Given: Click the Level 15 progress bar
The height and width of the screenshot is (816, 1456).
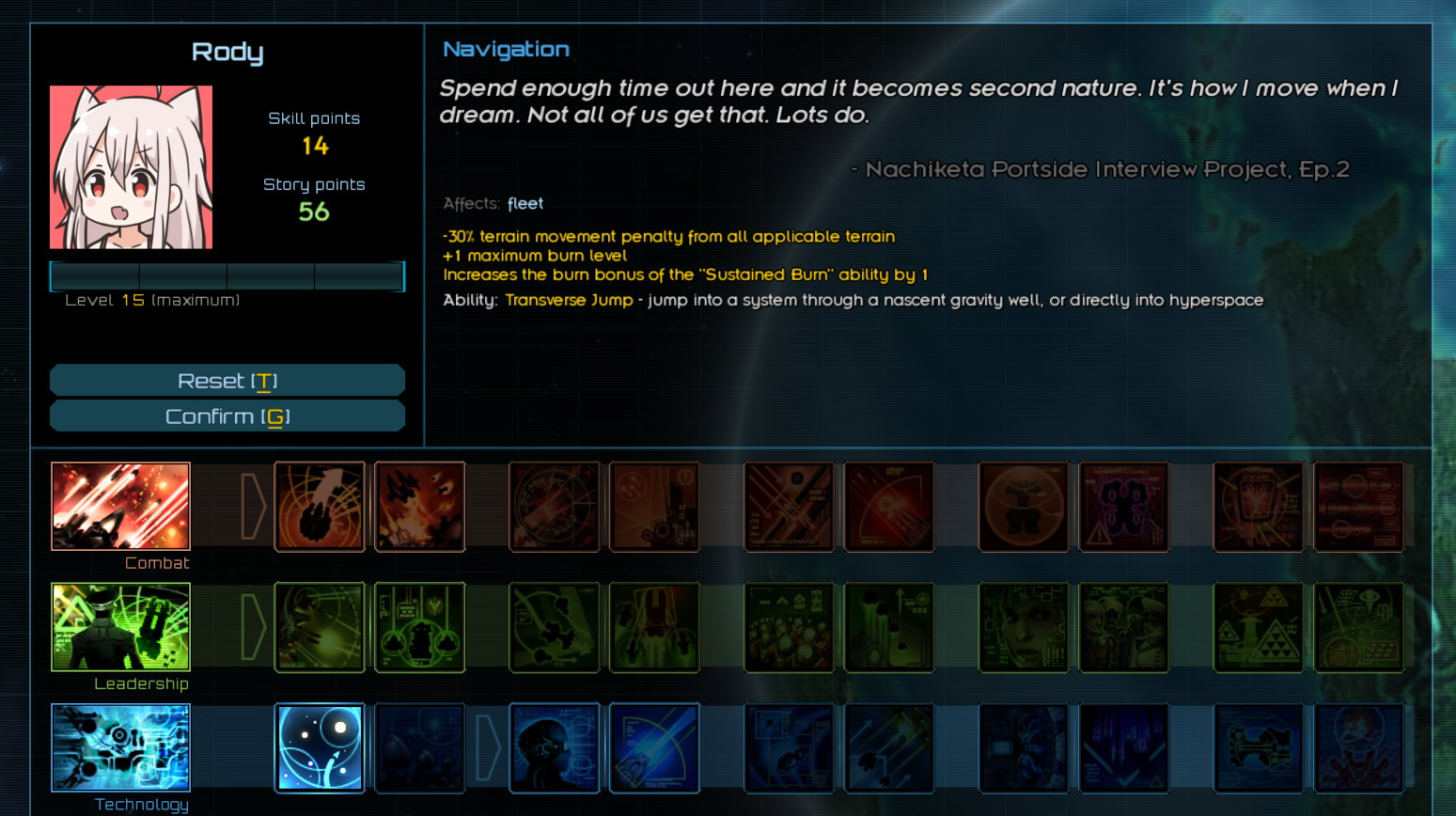Looking at the screenshot, I should click(x=227, y=275).
